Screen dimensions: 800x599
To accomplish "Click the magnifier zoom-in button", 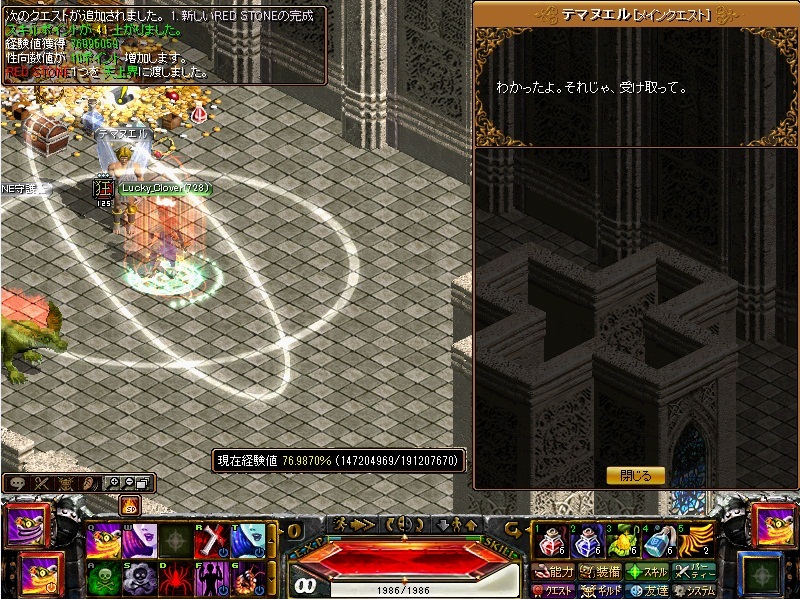I will pos(113,483).
